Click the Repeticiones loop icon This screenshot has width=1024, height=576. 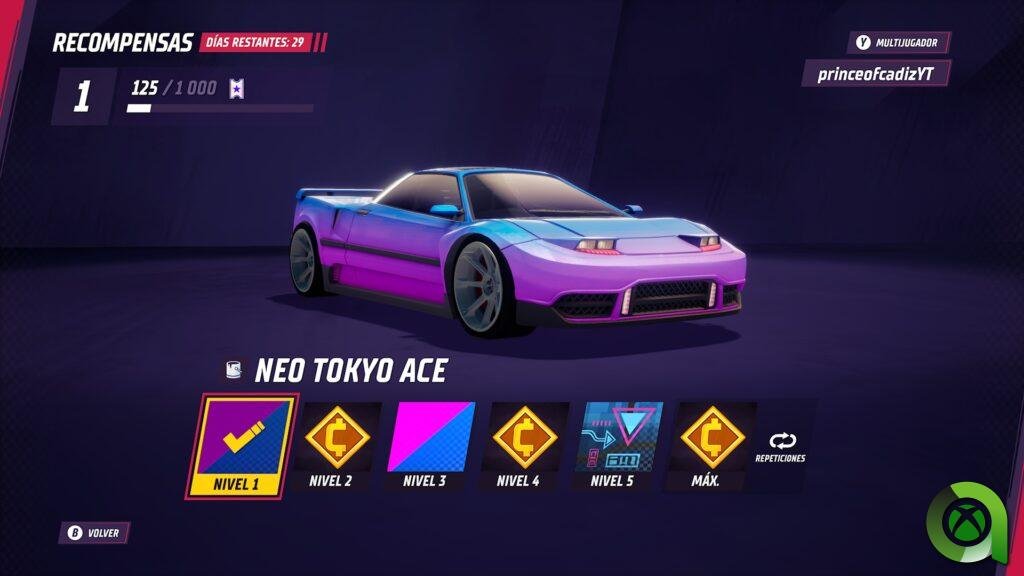780,441
